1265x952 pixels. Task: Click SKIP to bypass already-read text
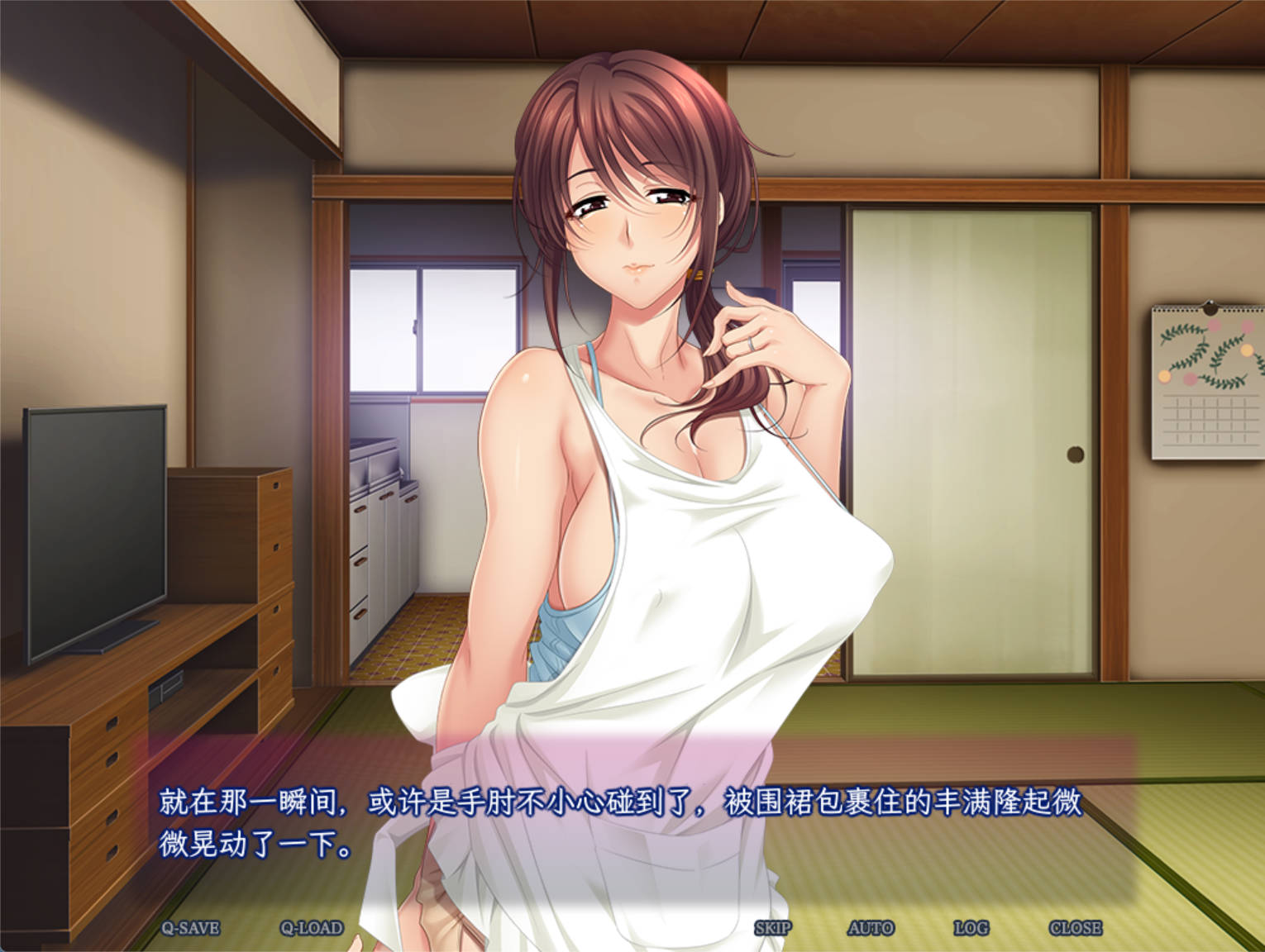[x=776, y=928]
